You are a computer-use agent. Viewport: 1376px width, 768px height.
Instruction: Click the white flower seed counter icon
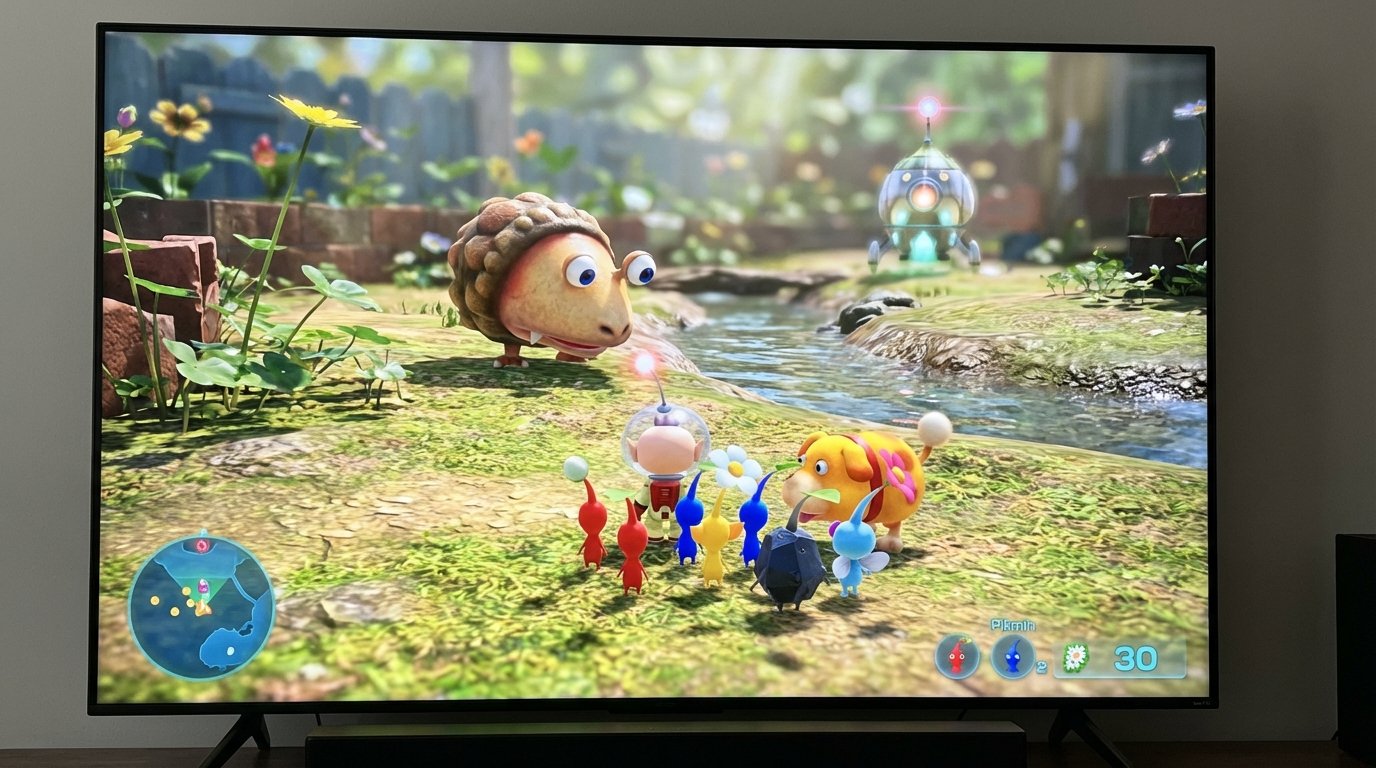1076,657
